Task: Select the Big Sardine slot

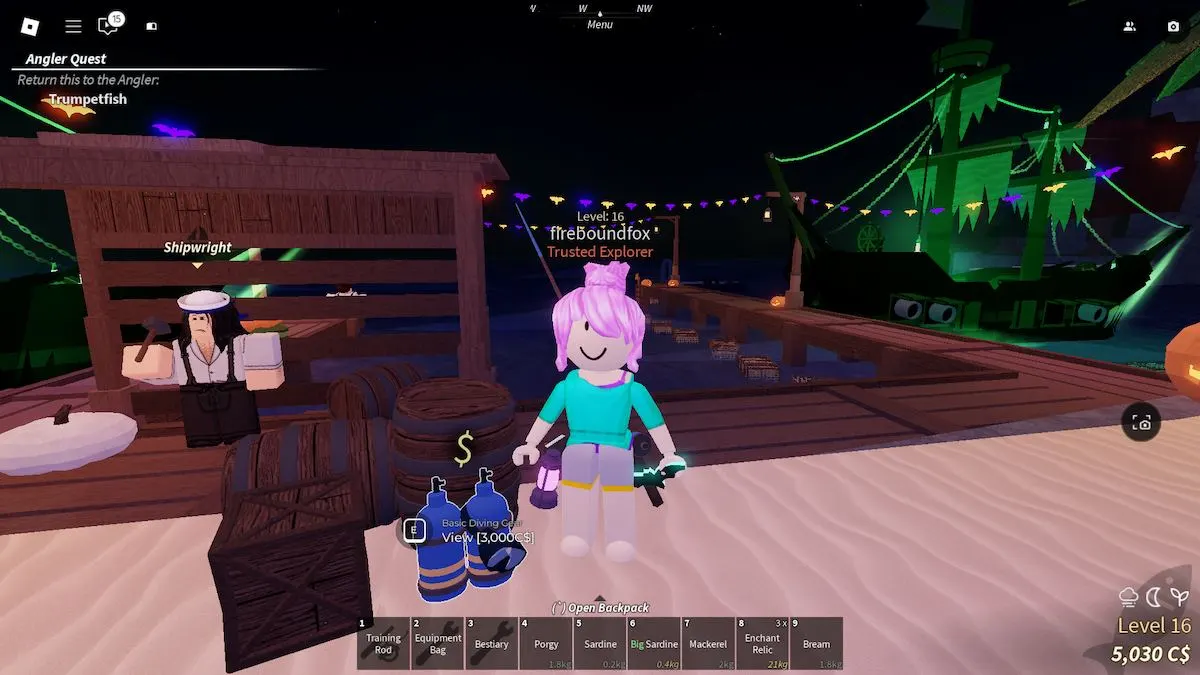Action: pos(654,643)
